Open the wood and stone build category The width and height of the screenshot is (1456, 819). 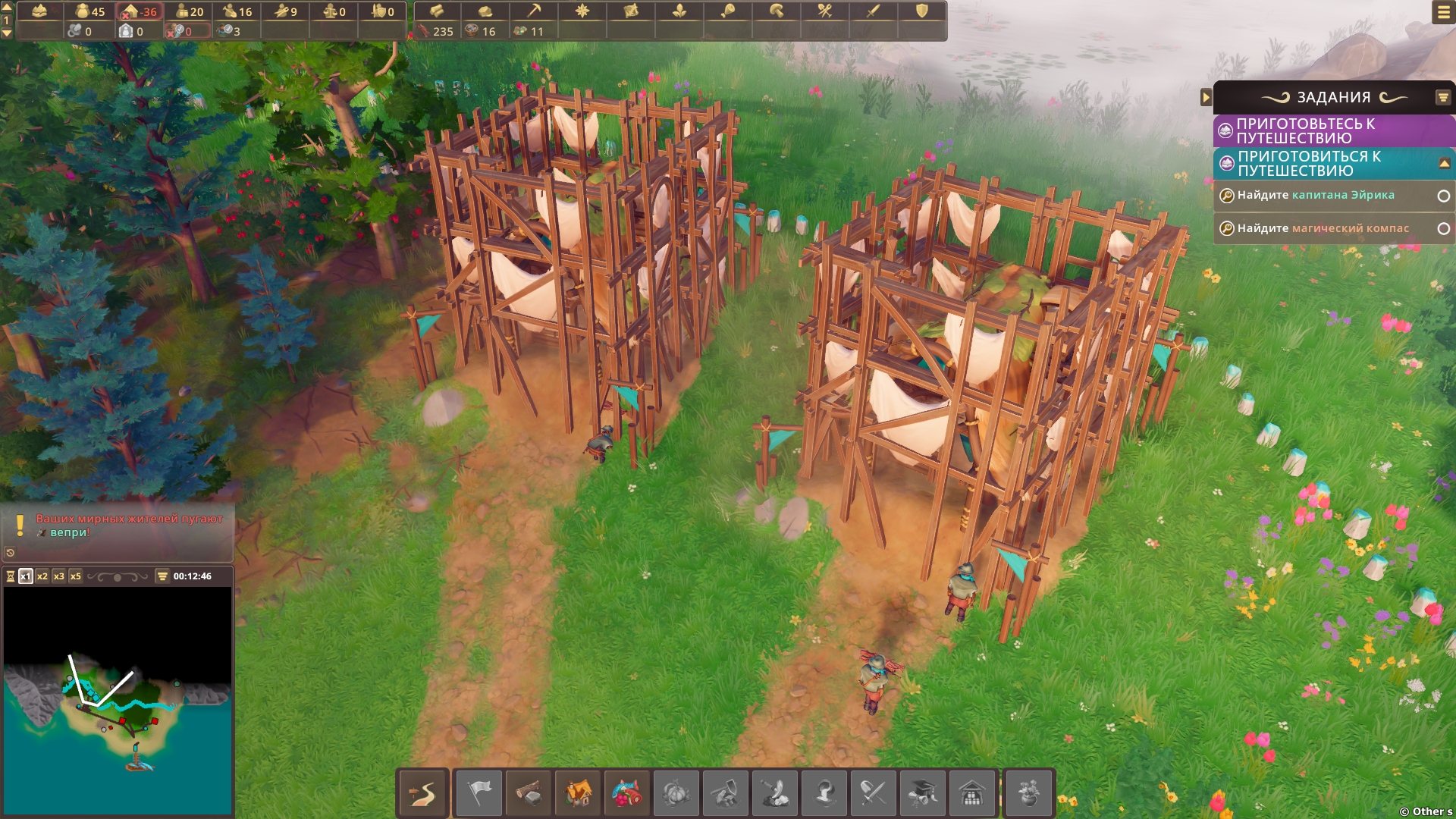(529, 794)
